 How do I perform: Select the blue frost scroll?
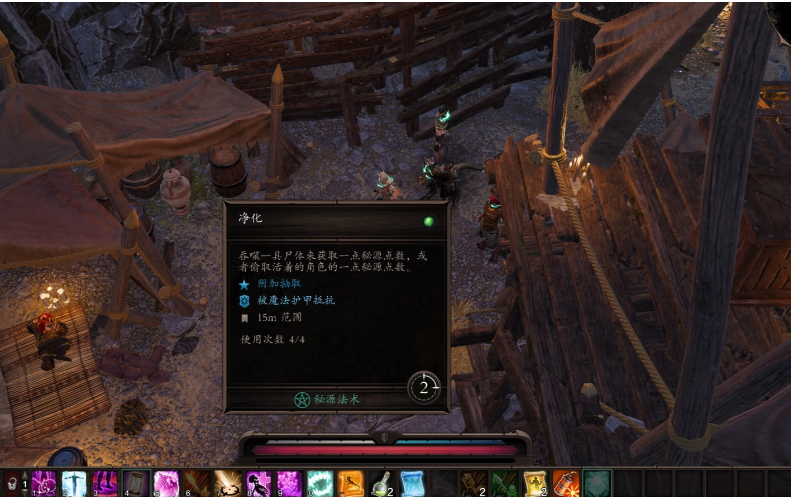[412, 483]
